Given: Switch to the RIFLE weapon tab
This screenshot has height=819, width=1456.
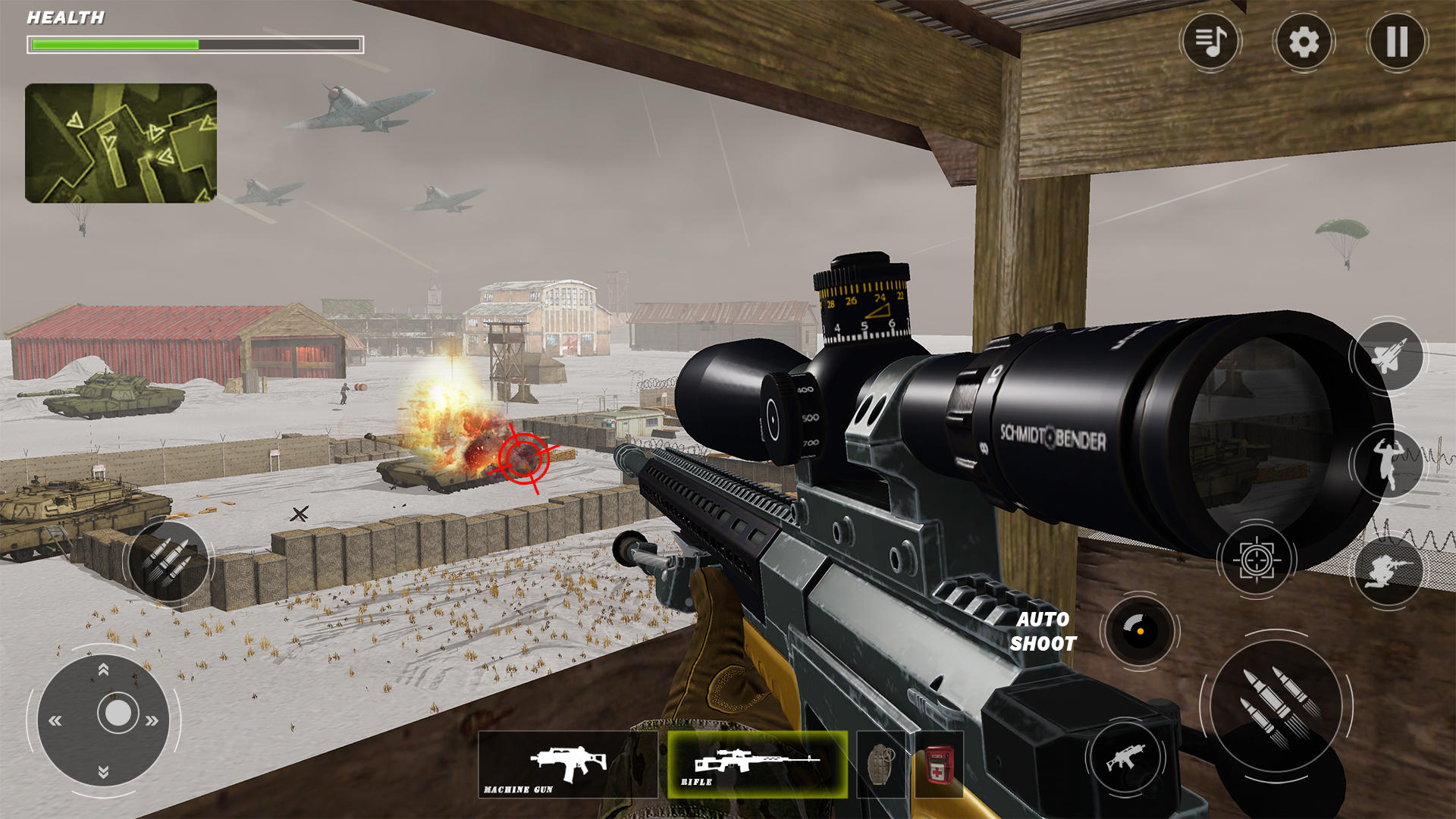Looking at the screenshot, I should 755,764.
